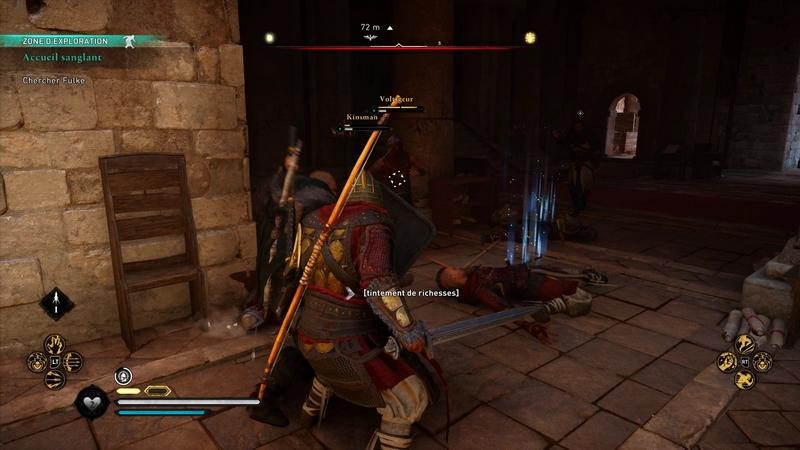
Task: Click the compass bar at the top
Action: pos(398,45)
